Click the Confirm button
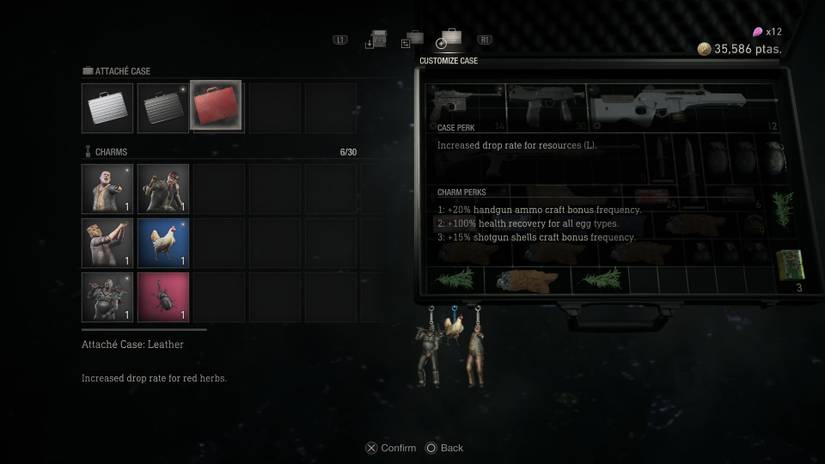Image resolution: width=825 pixels, height=464 pixels. tap(391, 448)
